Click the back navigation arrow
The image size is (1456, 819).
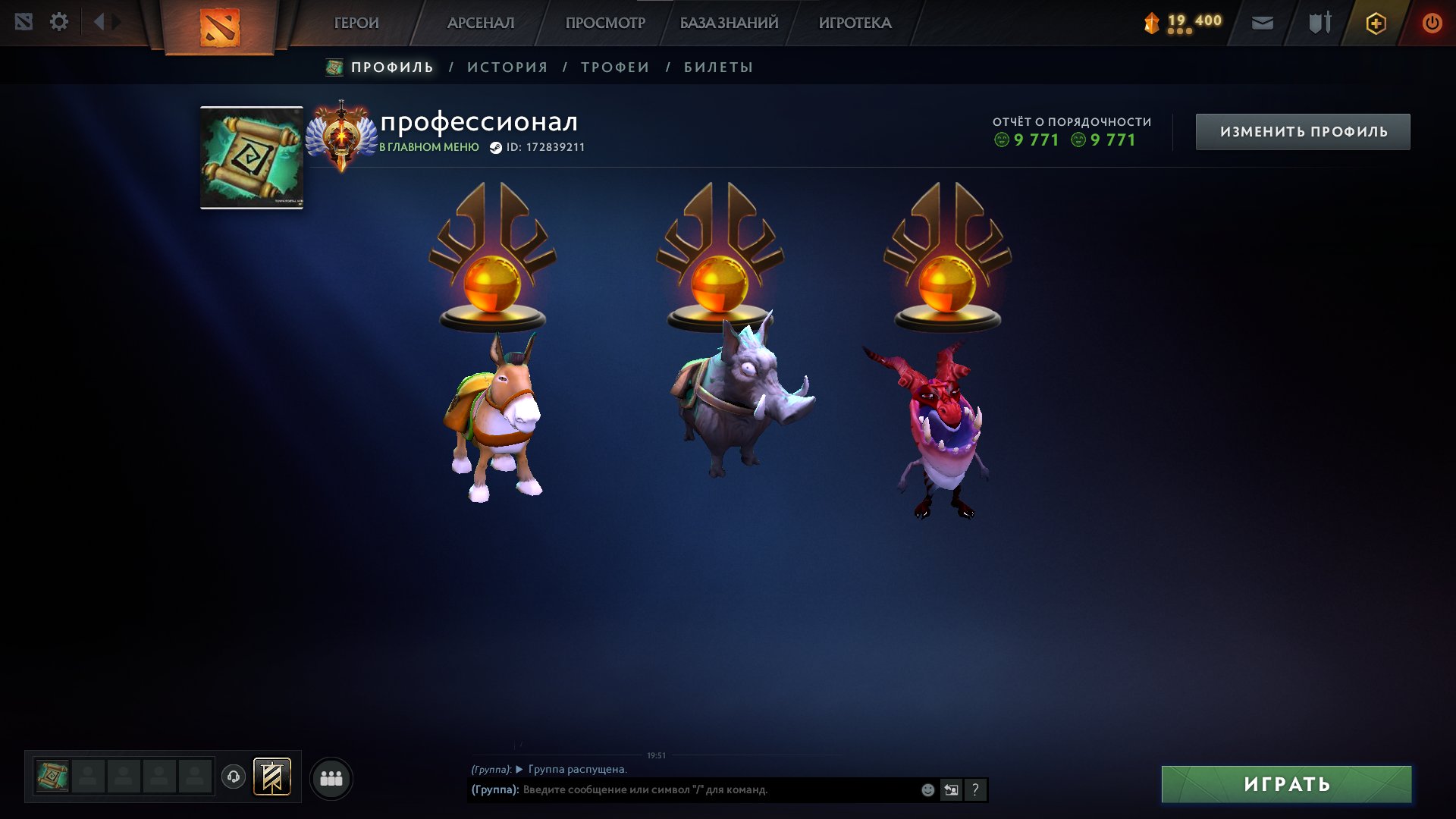[x=99, y=22]
